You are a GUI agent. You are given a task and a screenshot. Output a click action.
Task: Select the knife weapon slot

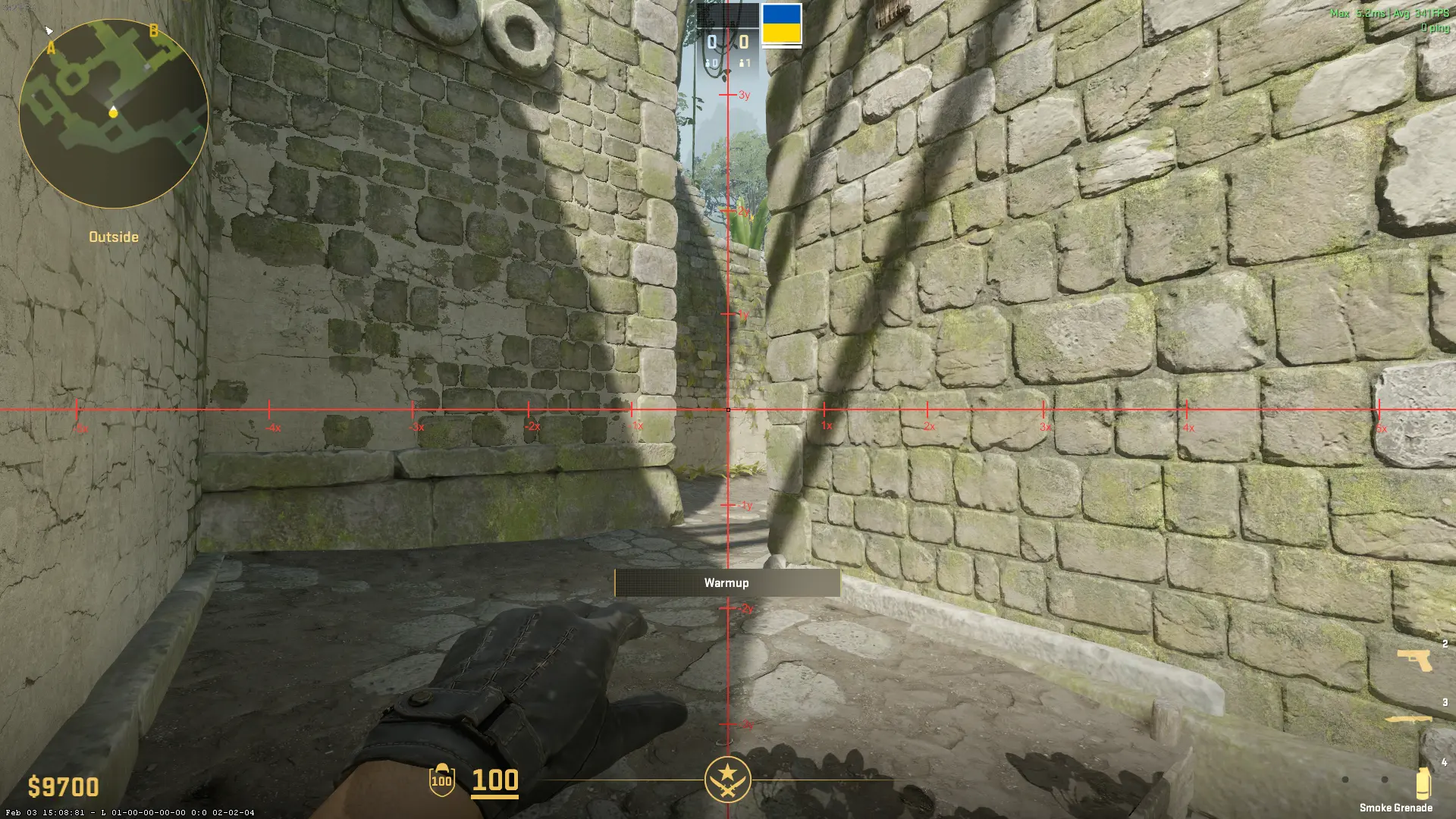click(x=1409, y=719)
